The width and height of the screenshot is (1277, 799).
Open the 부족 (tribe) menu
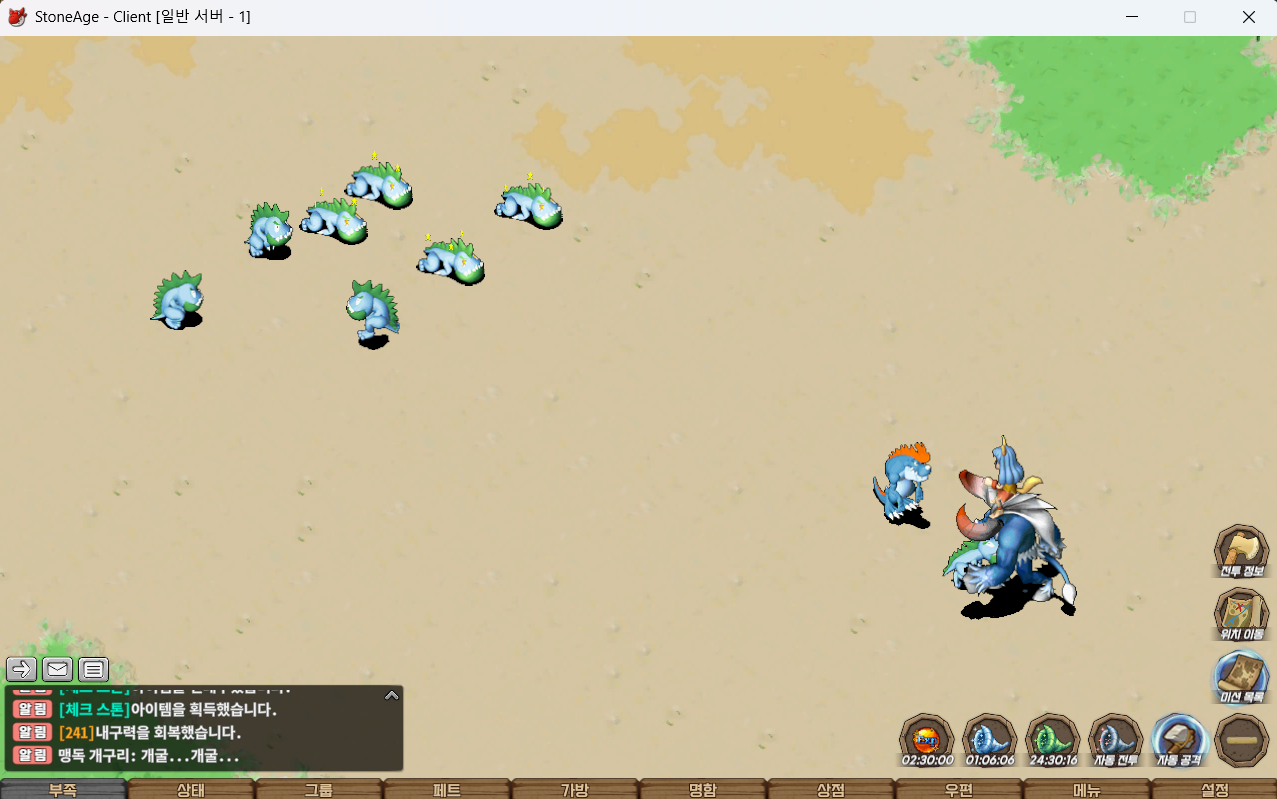pos(63,789)
